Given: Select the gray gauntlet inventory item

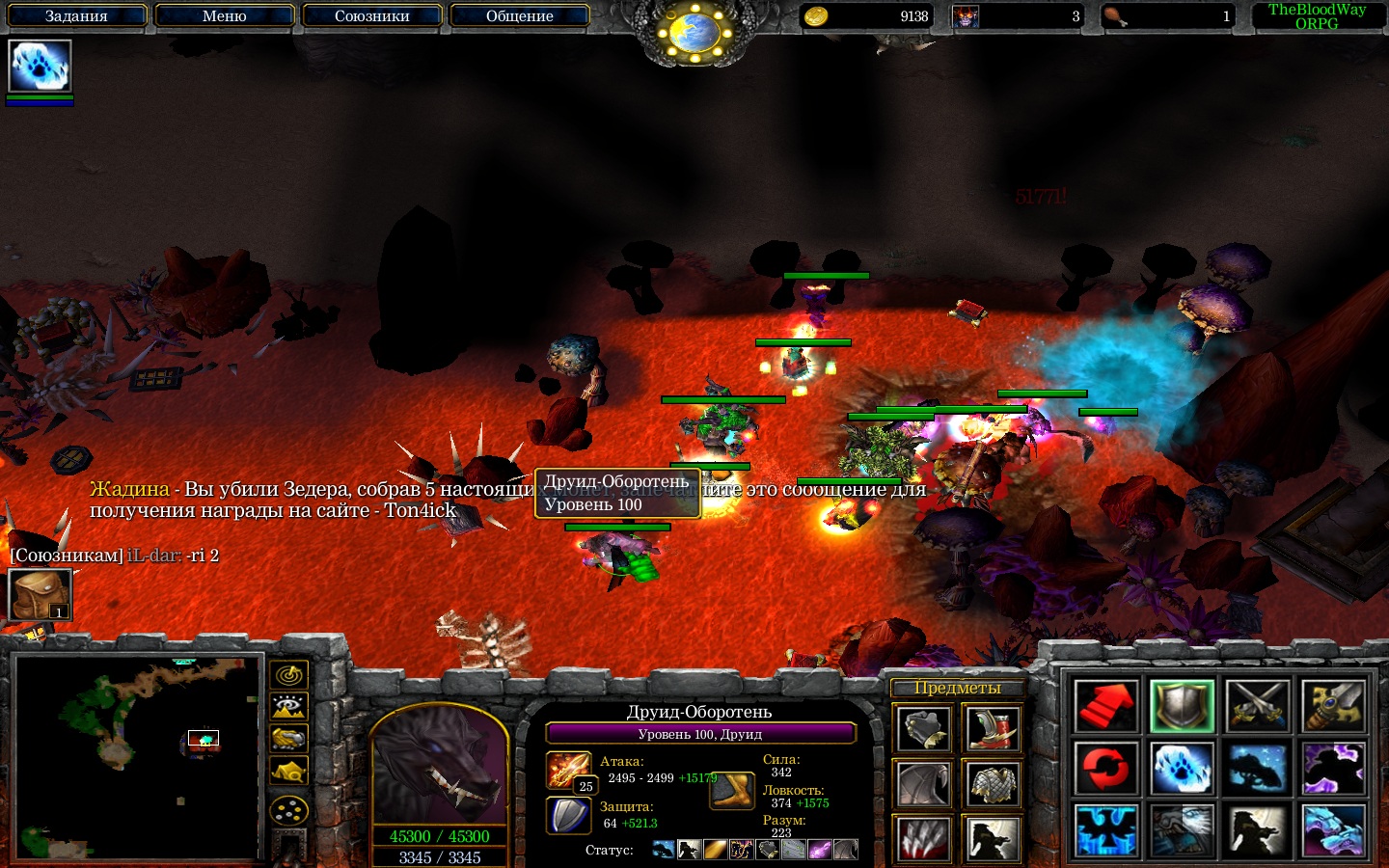Looking at the screenshot, I should pos(924,729).
